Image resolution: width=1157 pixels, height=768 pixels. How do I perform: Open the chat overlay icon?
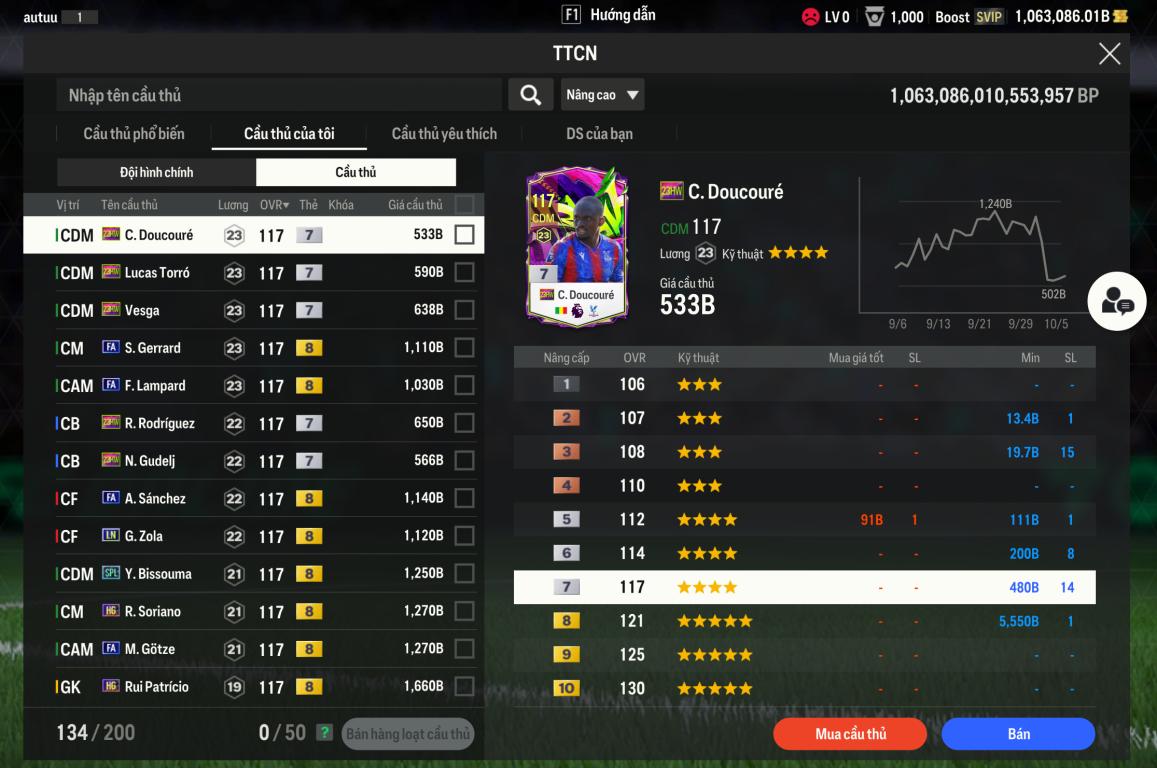pos(1117,302)
